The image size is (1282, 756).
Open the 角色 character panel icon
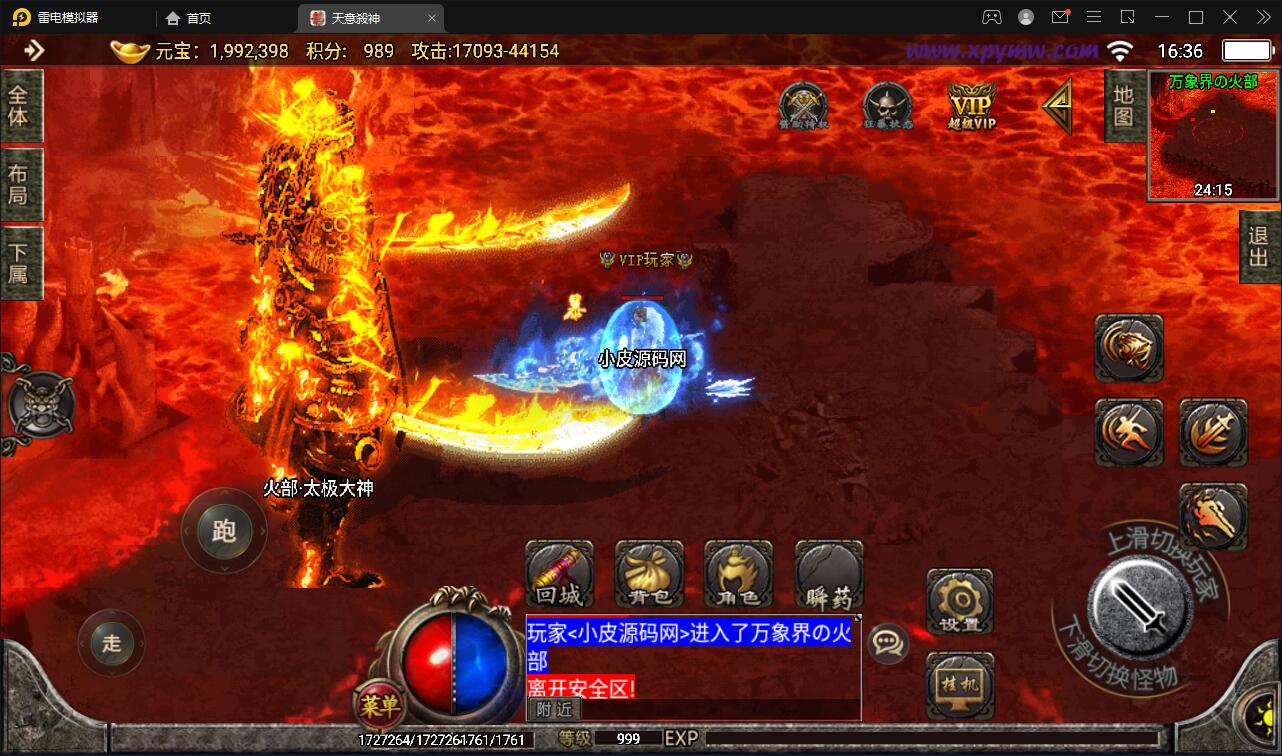tap(737, 574)
